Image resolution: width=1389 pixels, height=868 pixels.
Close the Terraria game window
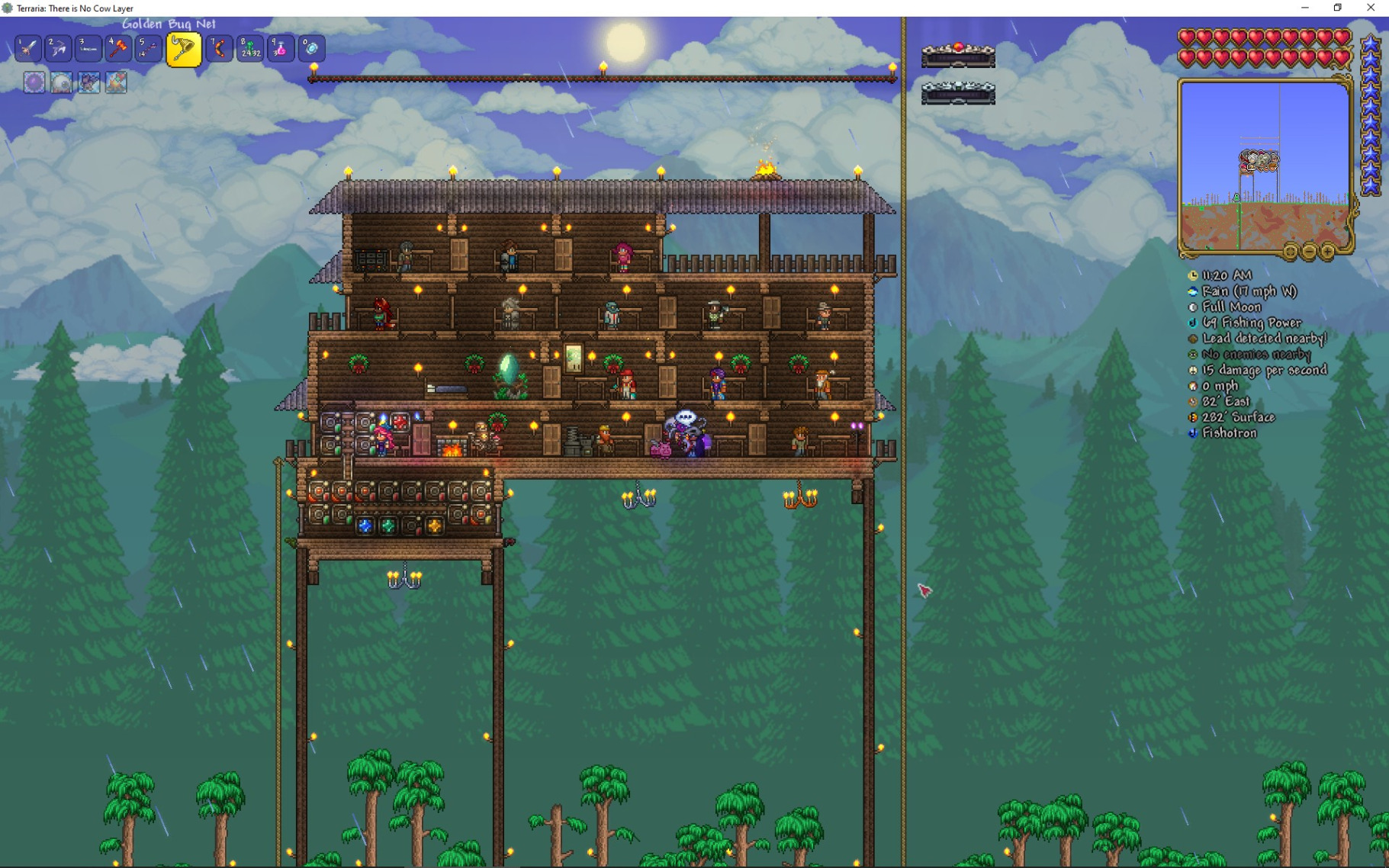pos(1371,8)
